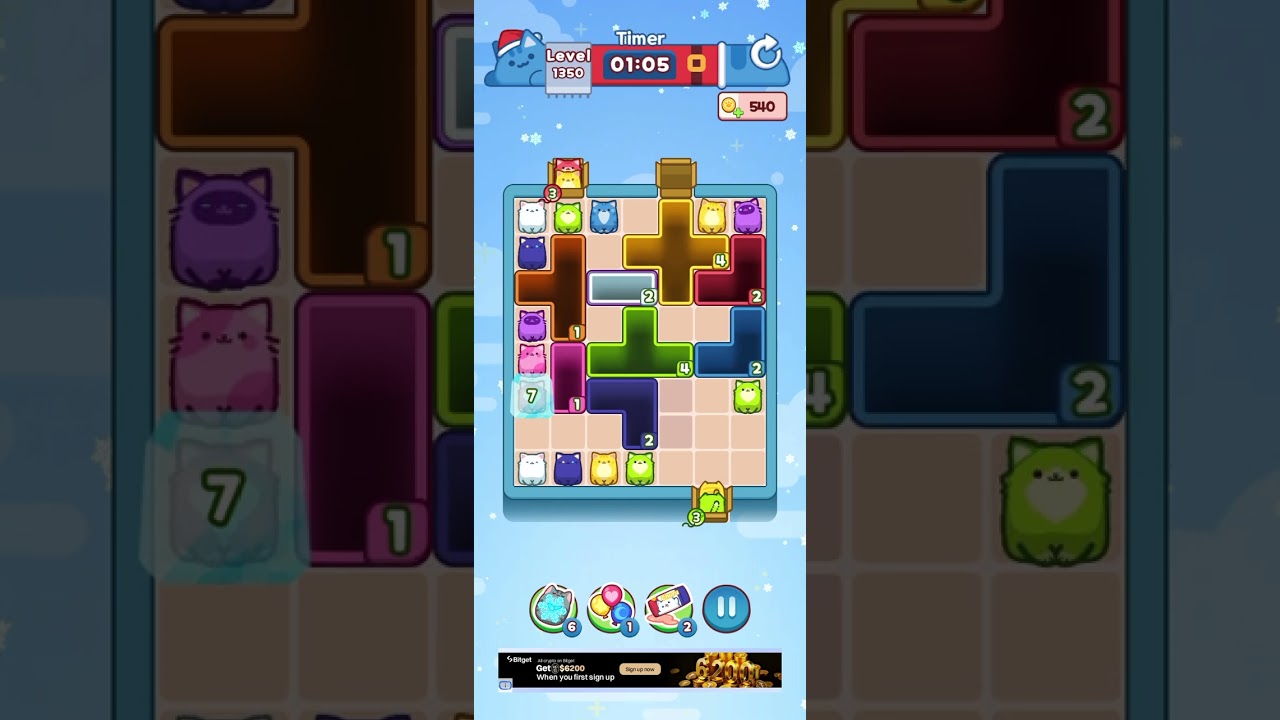Select the bottom crate with orange cat

tap(711, 500)
